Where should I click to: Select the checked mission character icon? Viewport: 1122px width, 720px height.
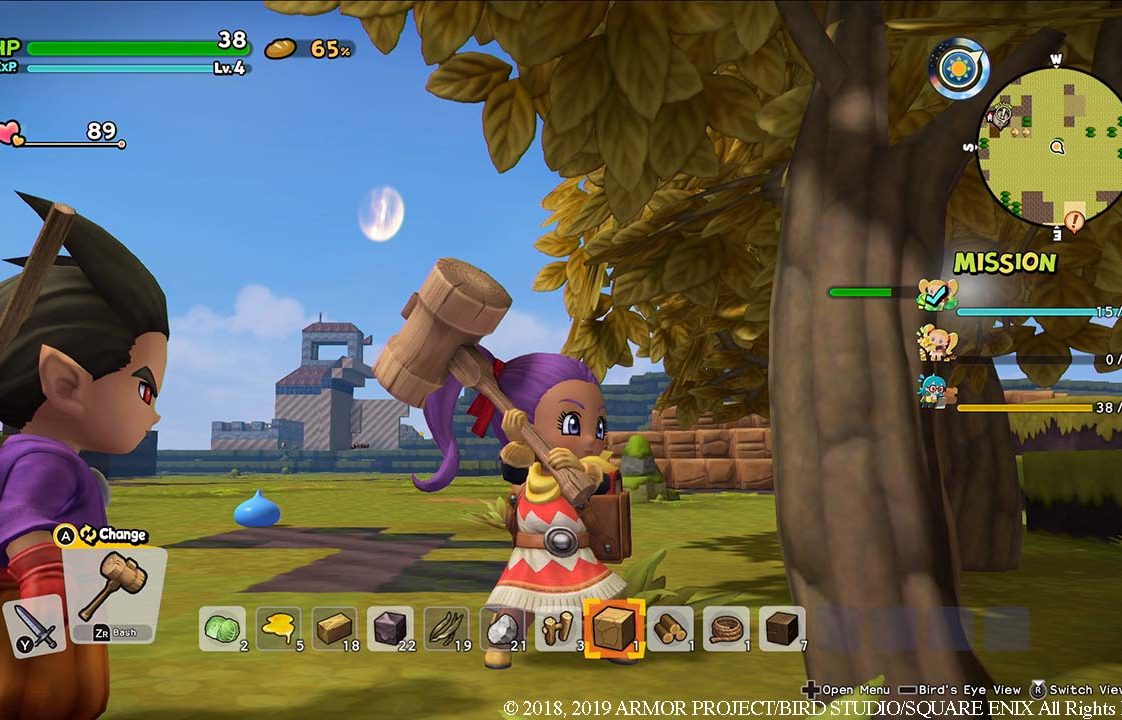pos(937,294)
